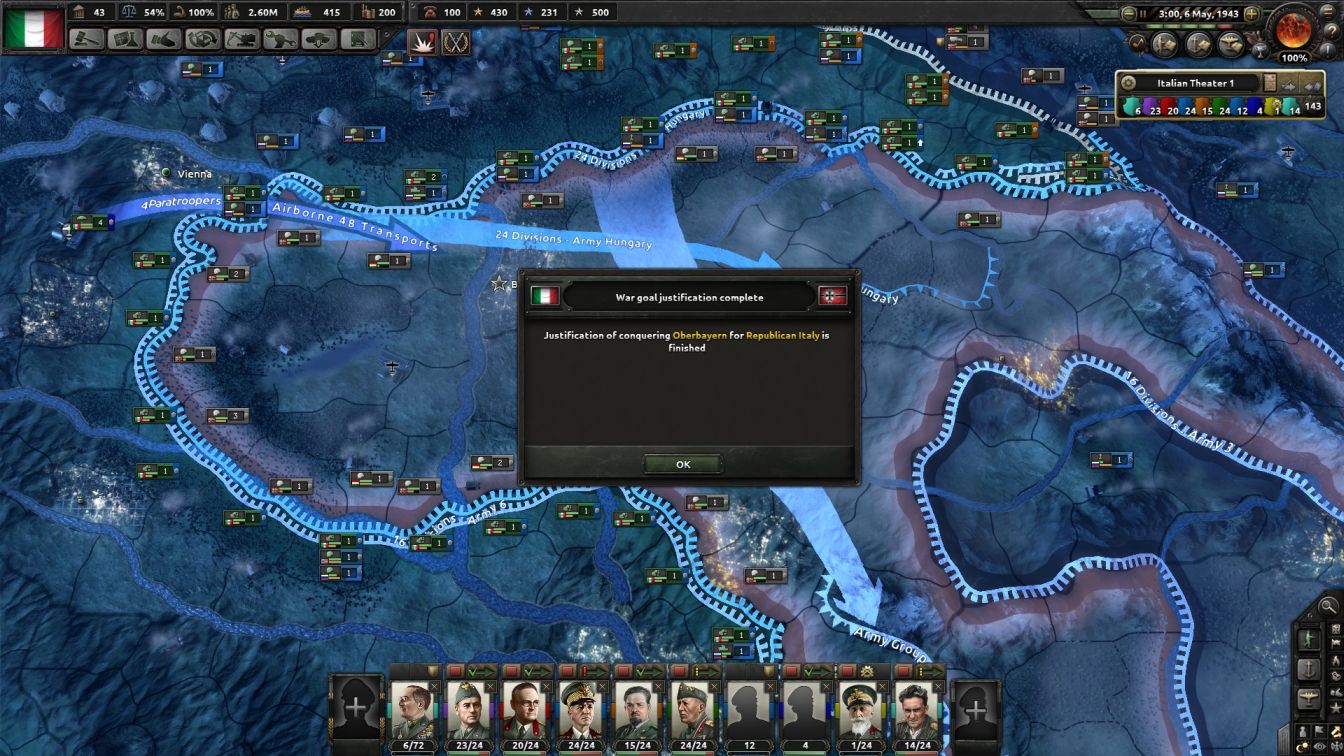
Task: Collapse the Italian Theater panel with double arrows
Action: click(1312, 84)
